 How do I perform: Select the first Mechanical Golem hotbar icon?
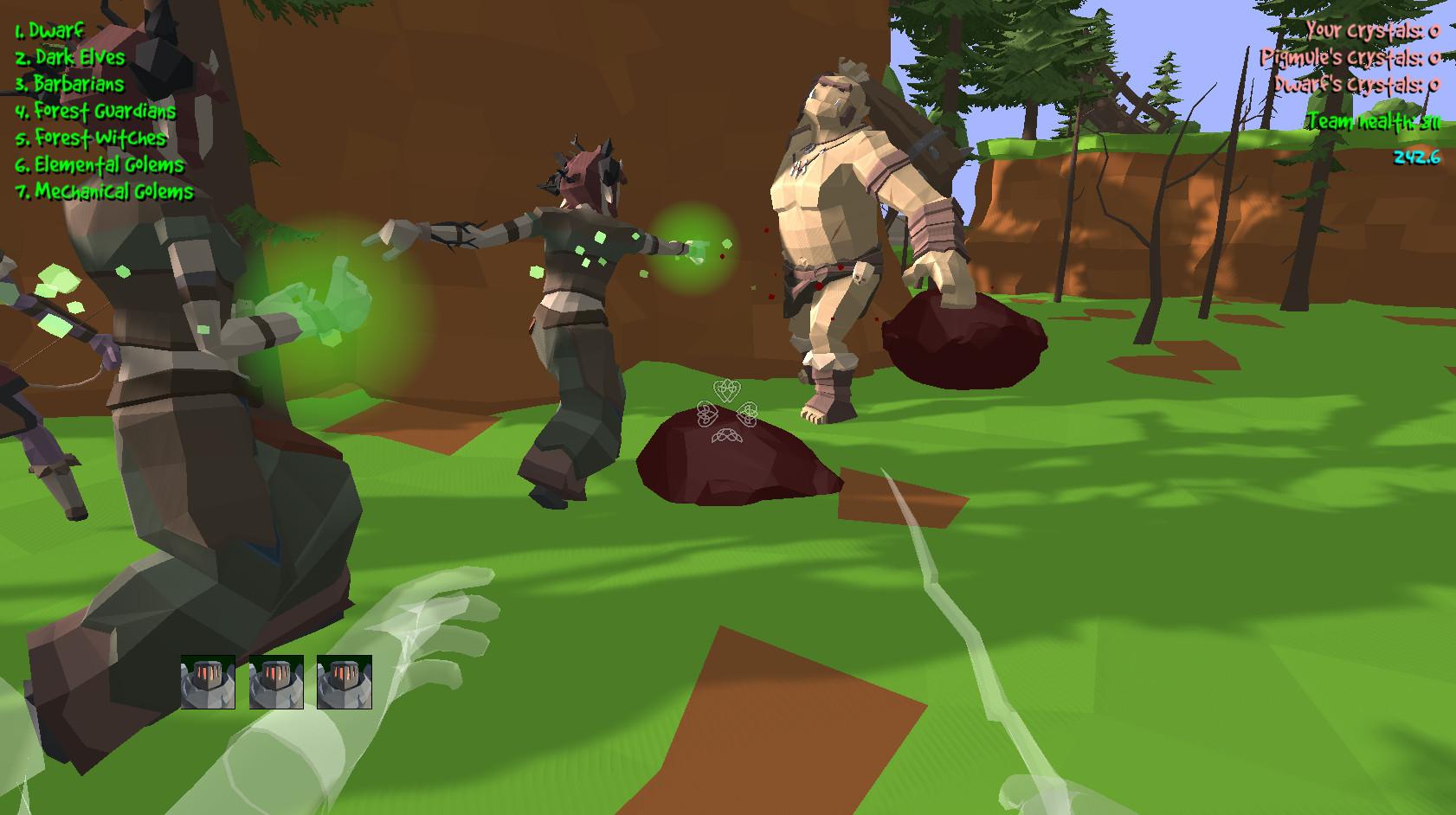click(x=208, y=683)
